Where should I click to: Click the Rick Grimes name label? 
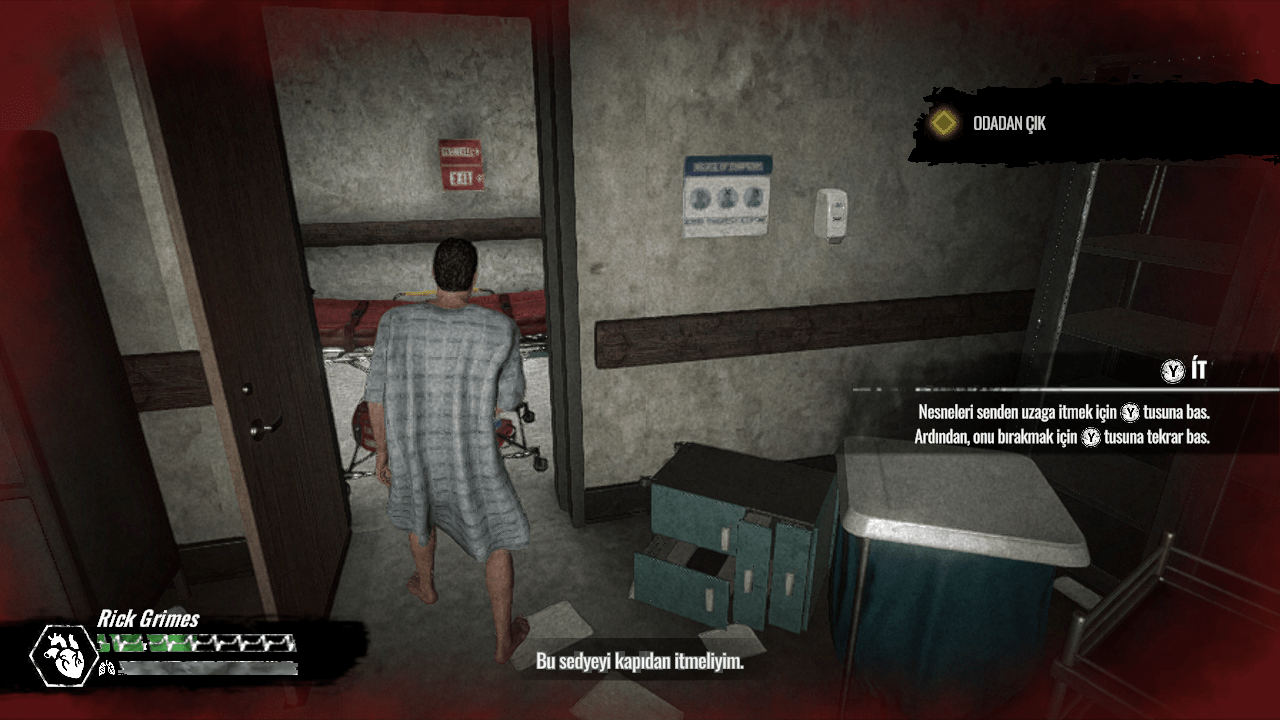click(148, 618)
